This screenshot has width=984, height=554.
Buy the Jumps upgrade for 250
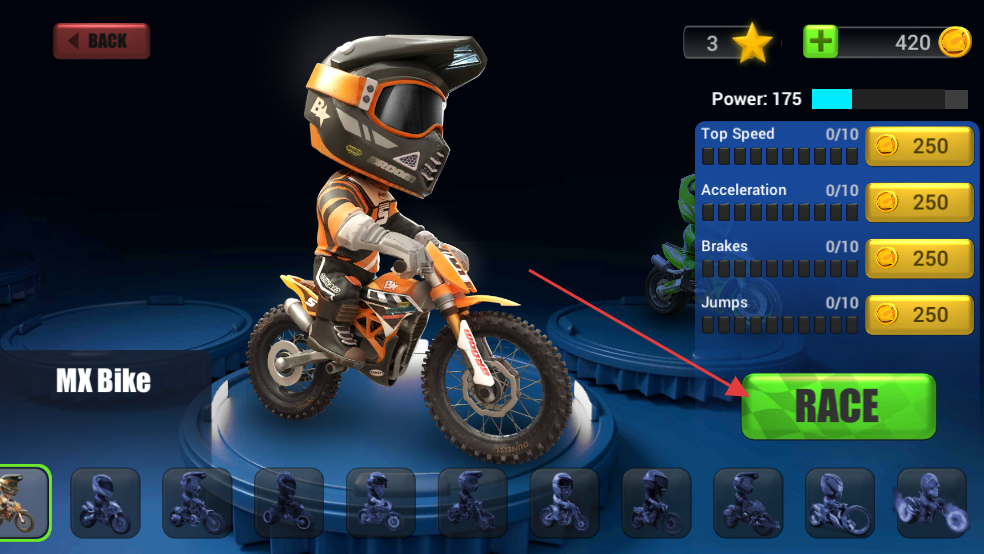coord(919,314)
